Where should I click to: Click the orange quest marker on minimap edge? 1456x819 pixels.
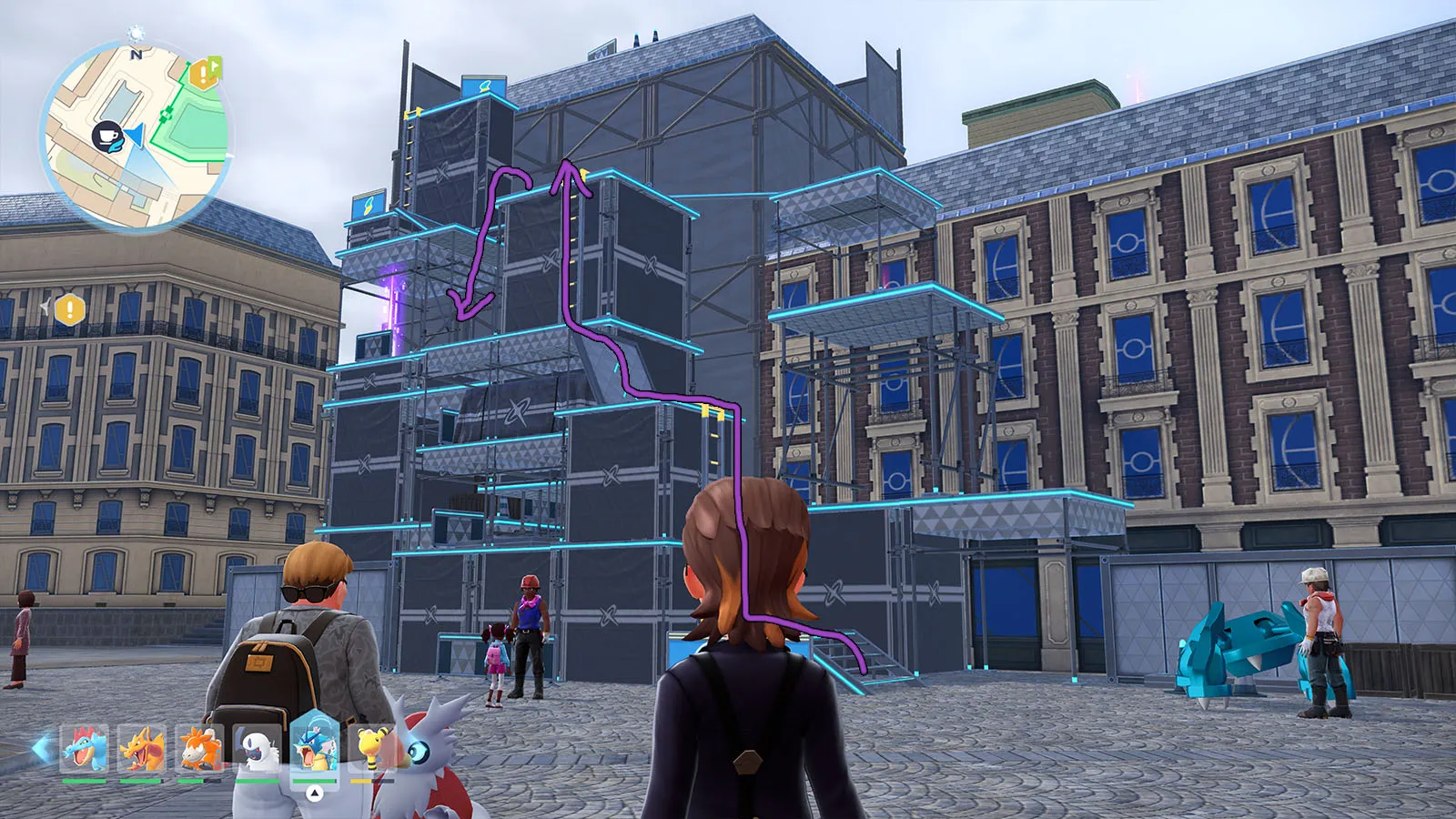(204, 73)
